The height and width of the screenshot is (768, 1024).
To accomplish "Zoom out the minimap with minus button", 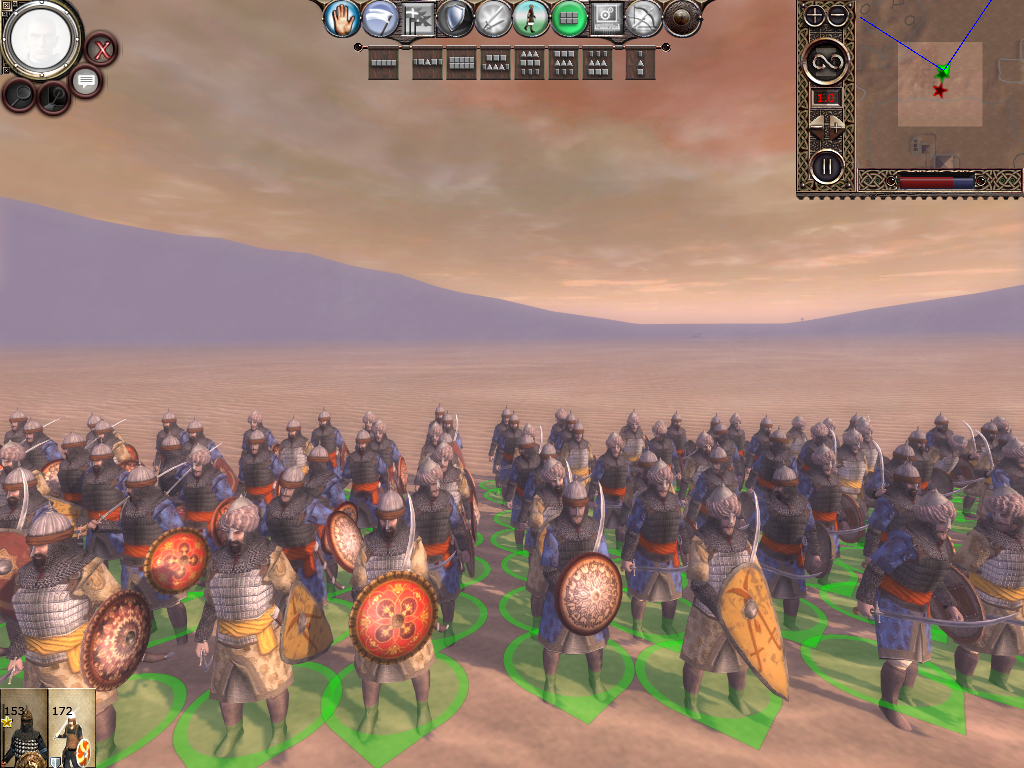I will [x=838, y=15].
